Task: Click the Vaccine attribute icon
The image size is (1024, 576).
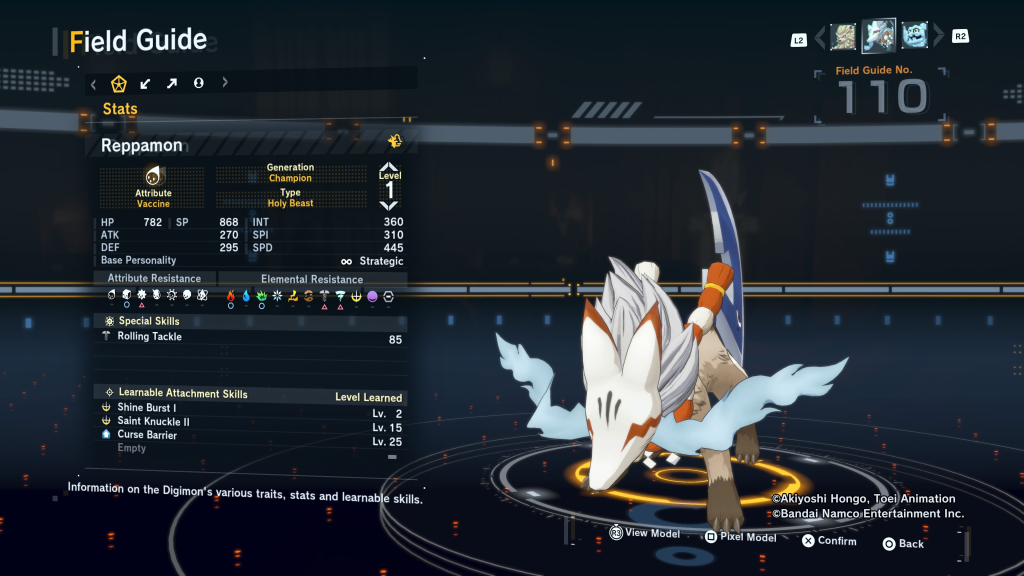Action: [153, 177]
